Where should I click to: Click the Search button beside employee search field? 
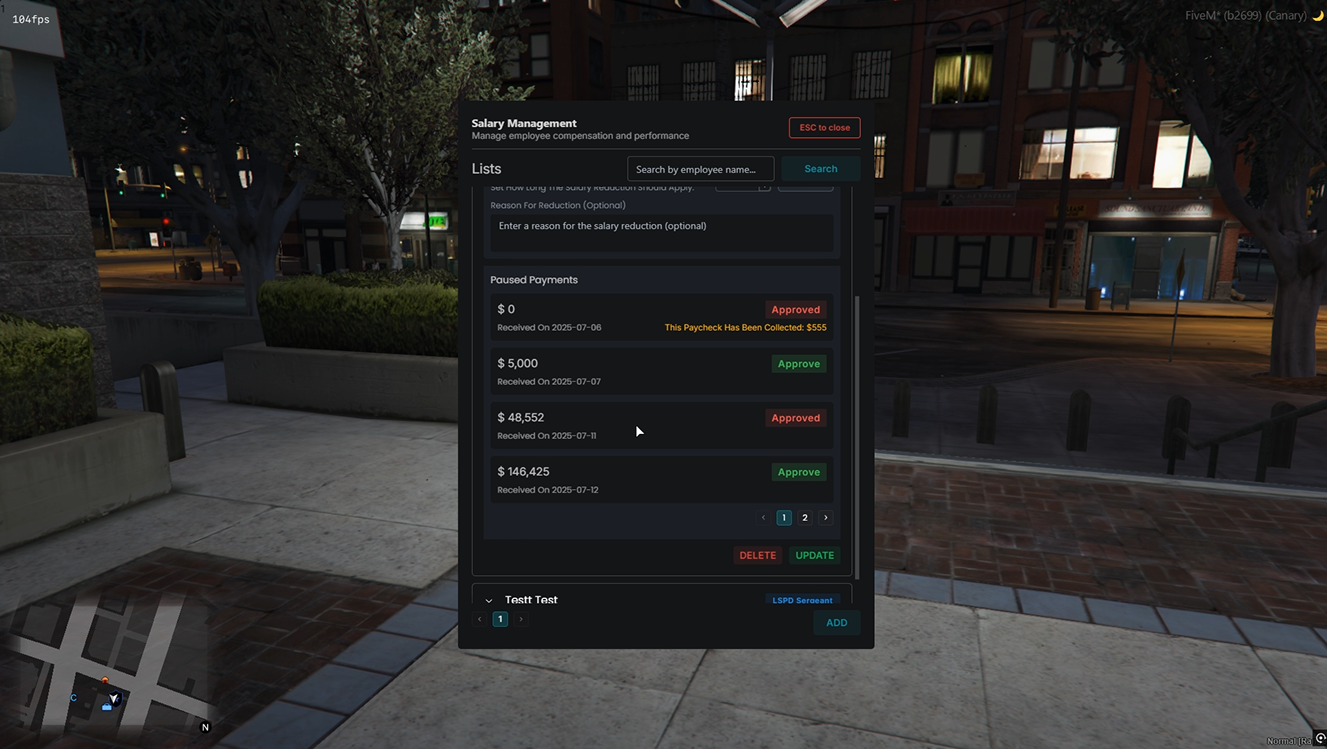(x=820, y=168)
